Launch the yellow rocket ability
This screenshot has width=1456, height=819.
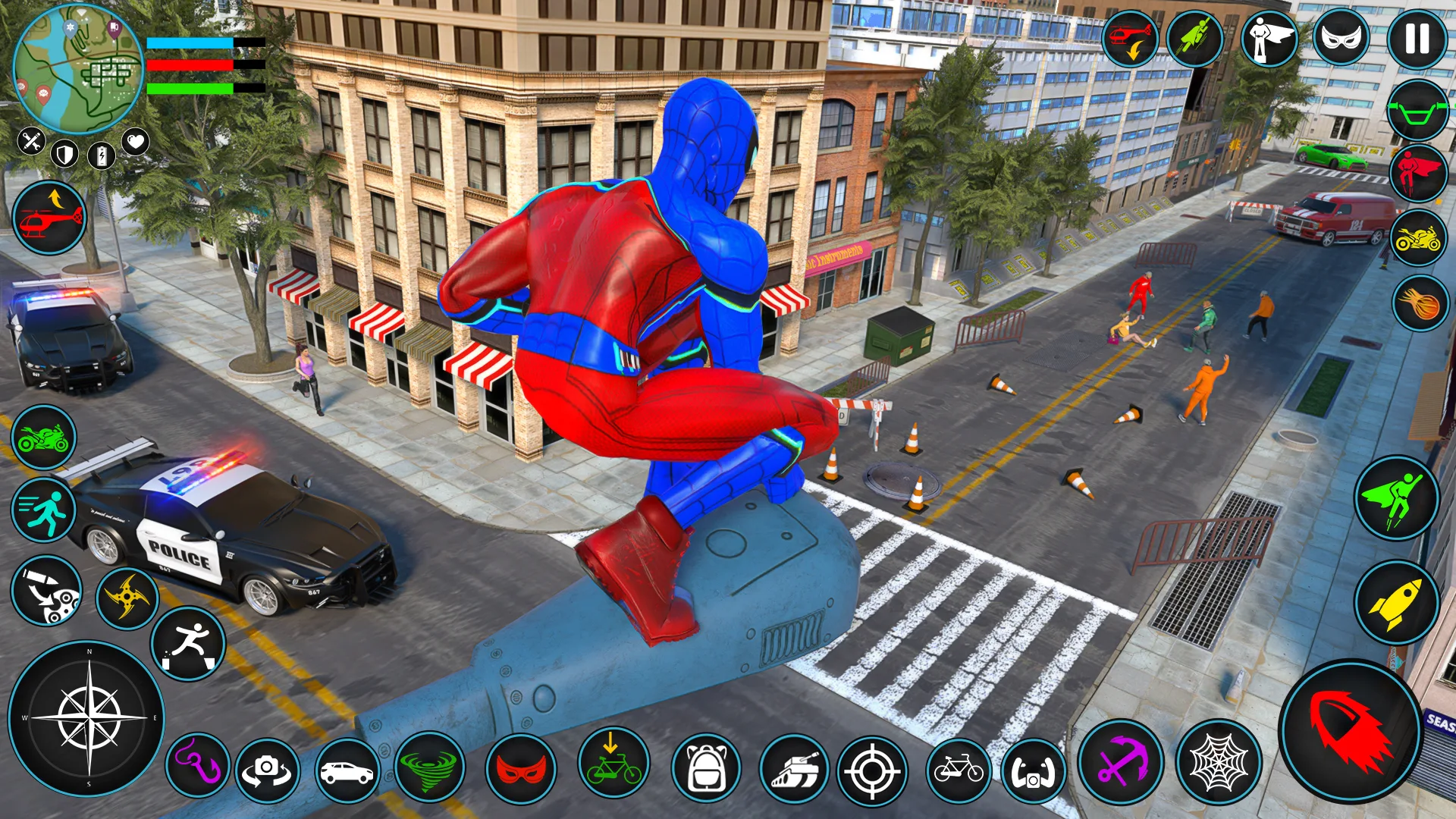tap(1396, 603)
